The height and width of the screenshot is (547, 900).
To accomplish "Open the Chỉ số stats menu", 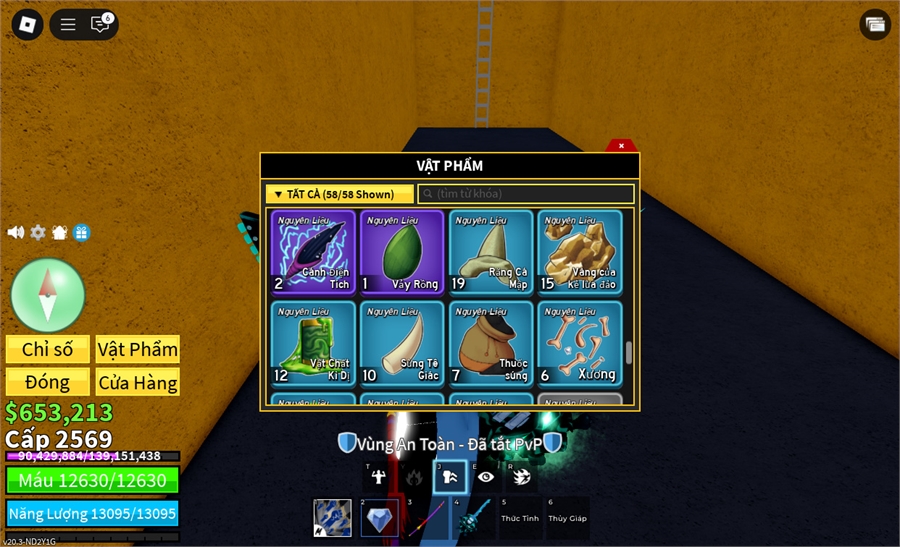I will coord(48,349).
